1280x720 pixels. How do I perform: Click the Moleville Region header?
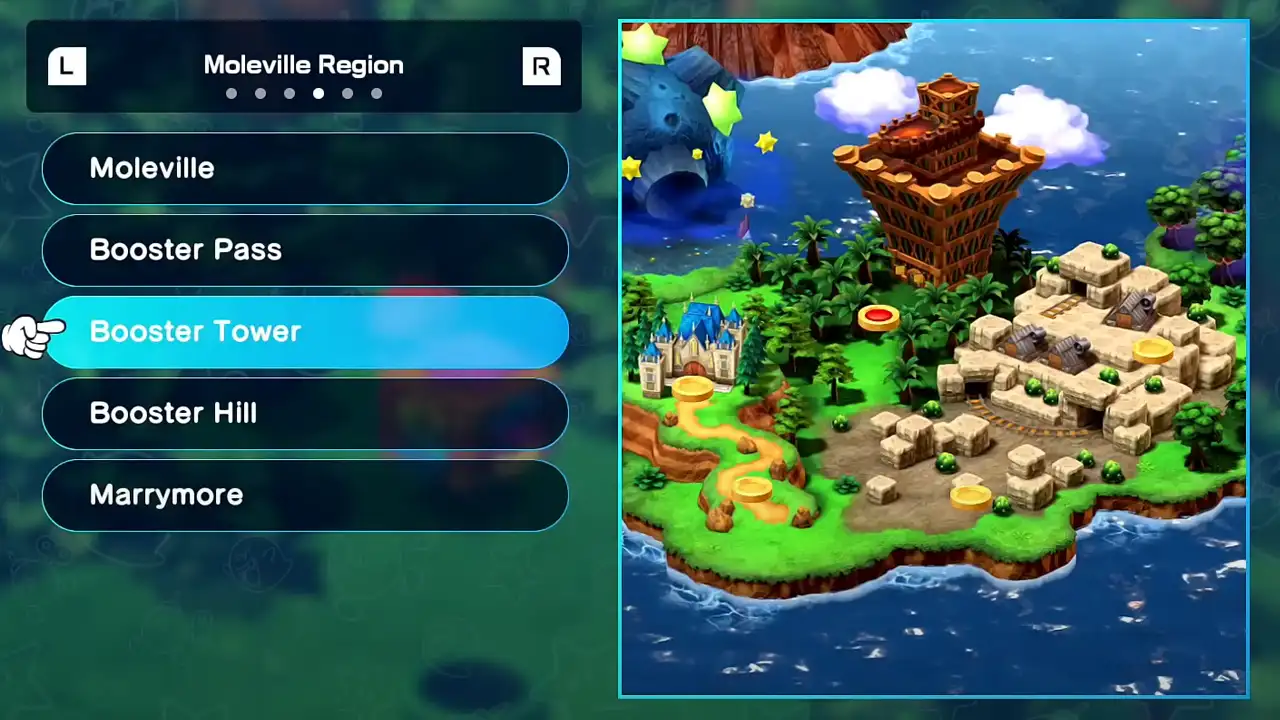[x=303, y=64]
